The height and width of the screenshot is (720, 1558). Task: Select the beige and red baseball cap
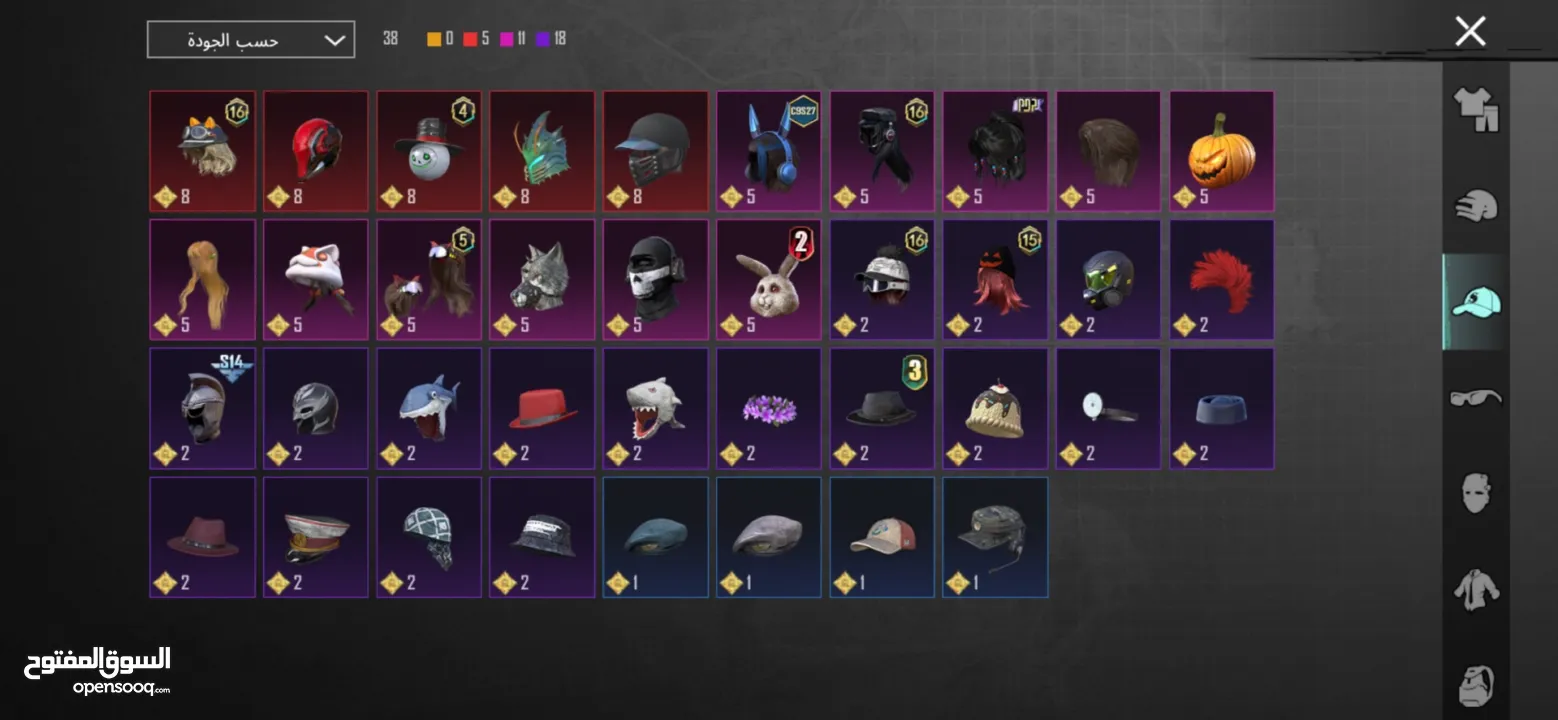pyautogui.click(x=882, y=538)
